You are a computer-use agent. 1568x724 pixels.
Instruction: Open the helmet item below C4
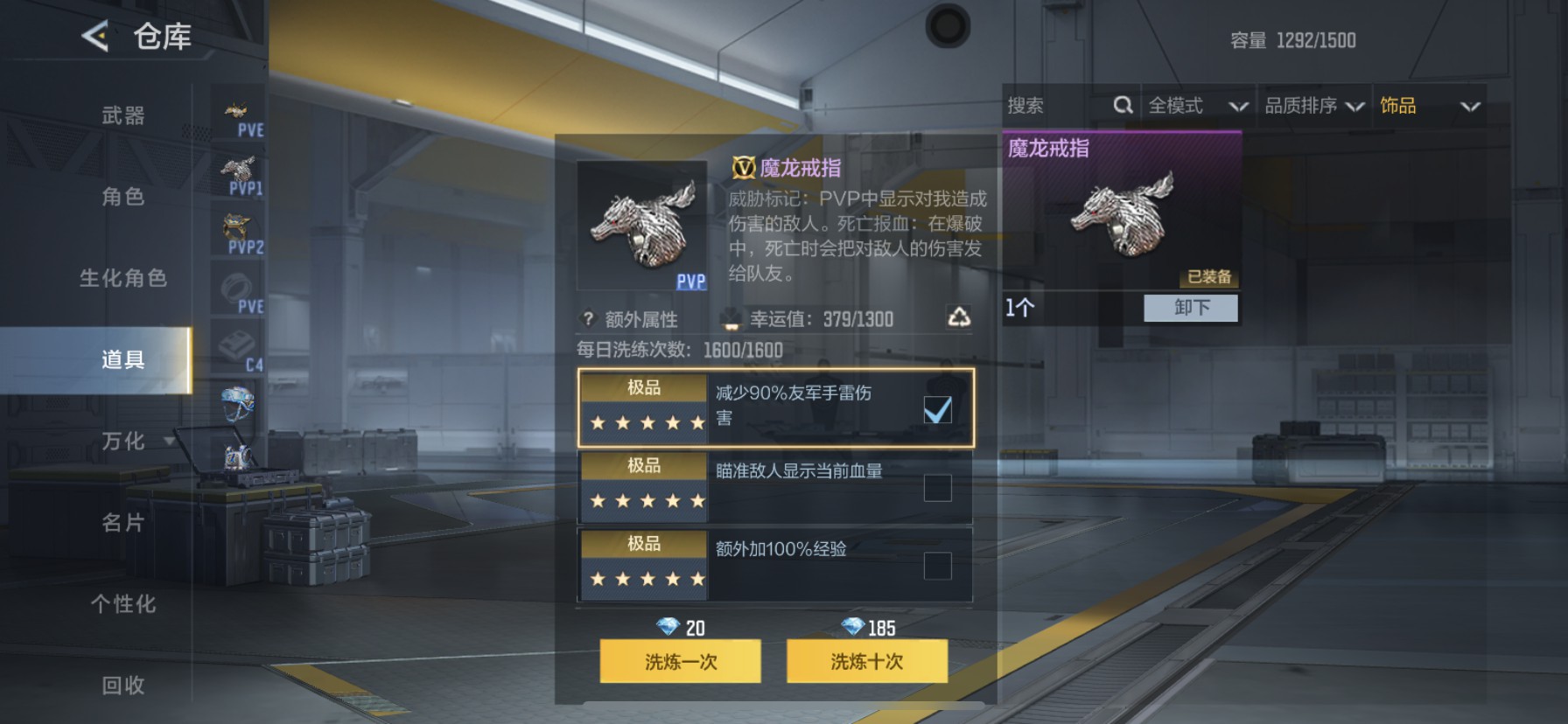[237, 404]
